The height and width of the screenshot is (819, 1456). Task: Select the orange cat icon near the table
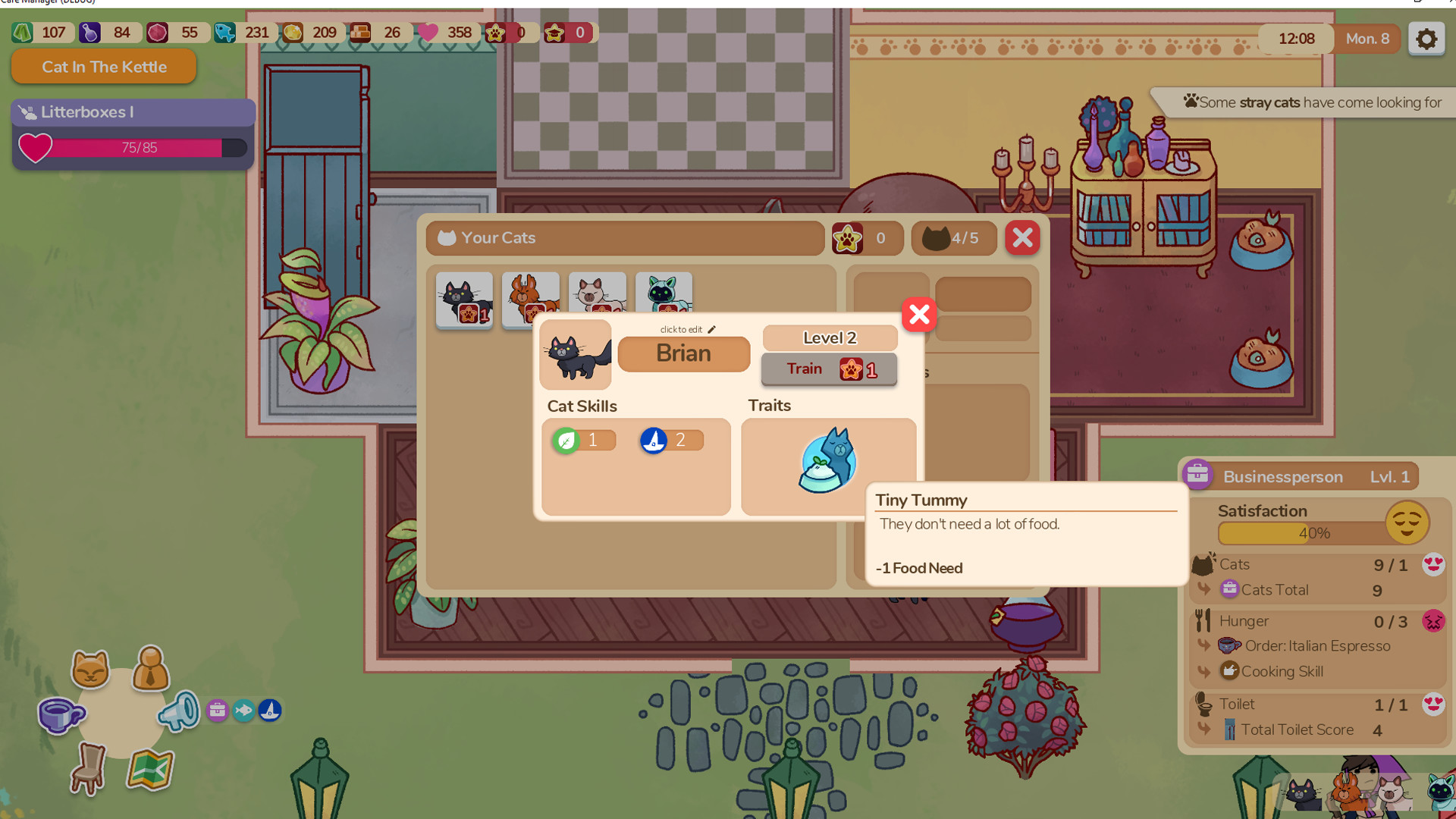89,670
